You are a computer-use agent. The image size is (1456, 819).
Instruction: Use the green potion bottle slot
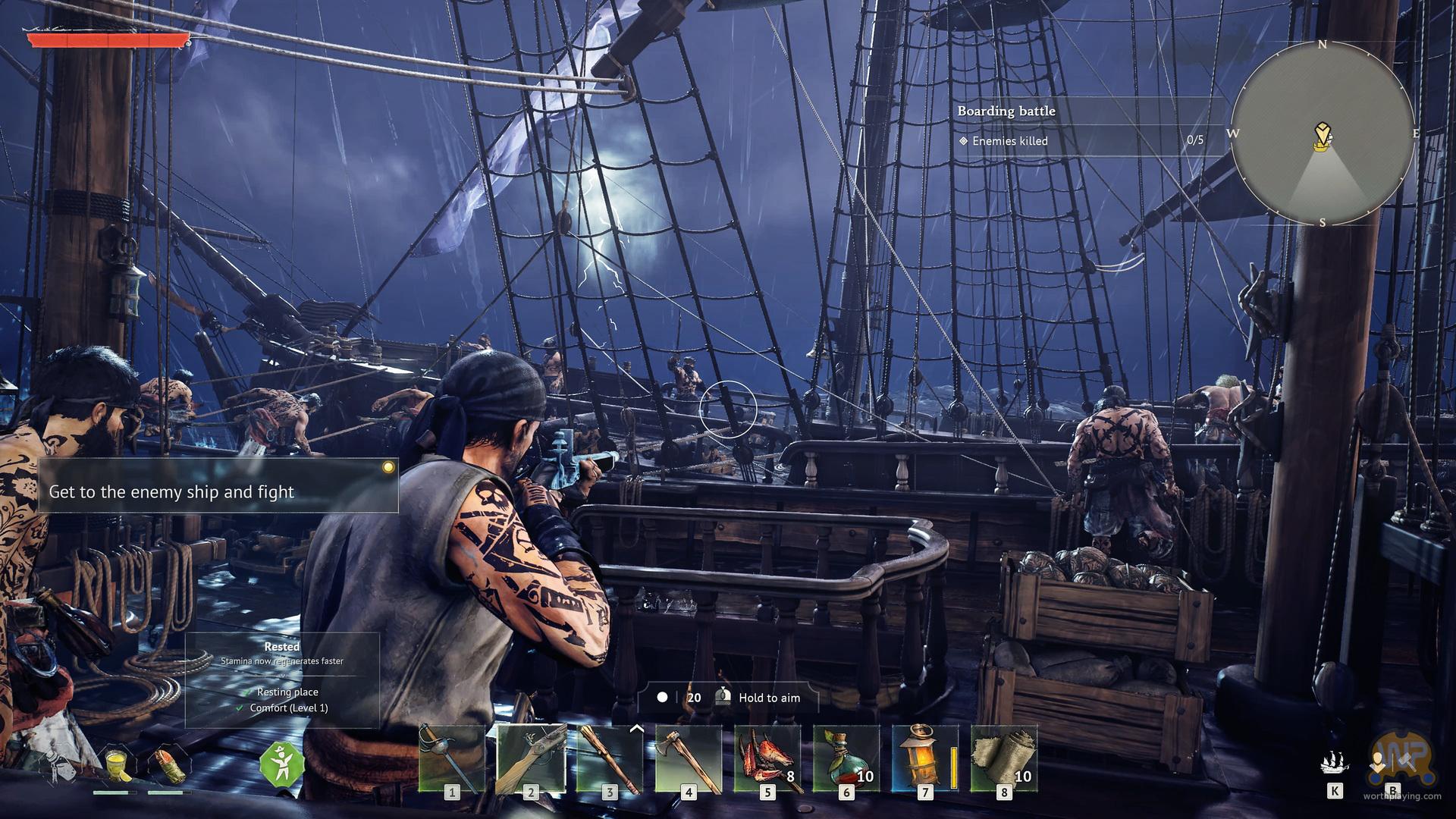pos(846,759)
